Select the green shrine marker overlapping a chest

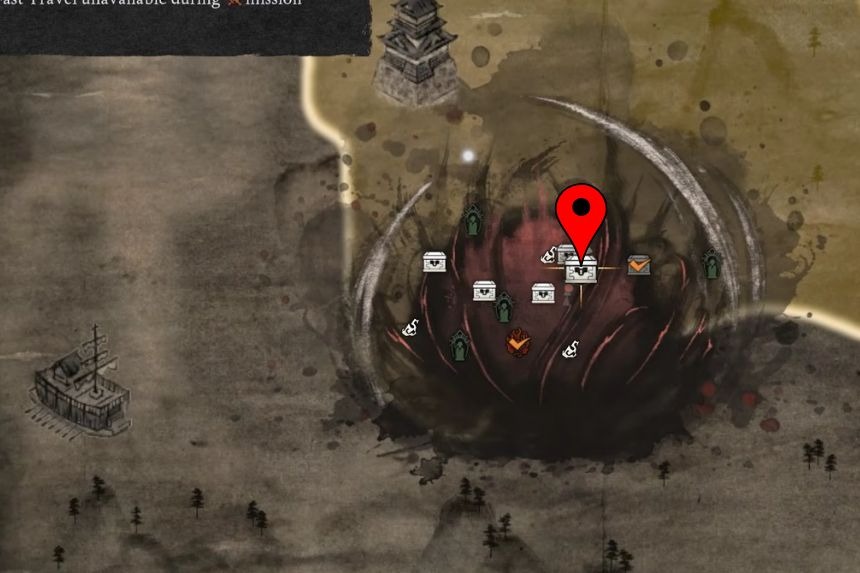pyautogui.click(x=505, y=307)
